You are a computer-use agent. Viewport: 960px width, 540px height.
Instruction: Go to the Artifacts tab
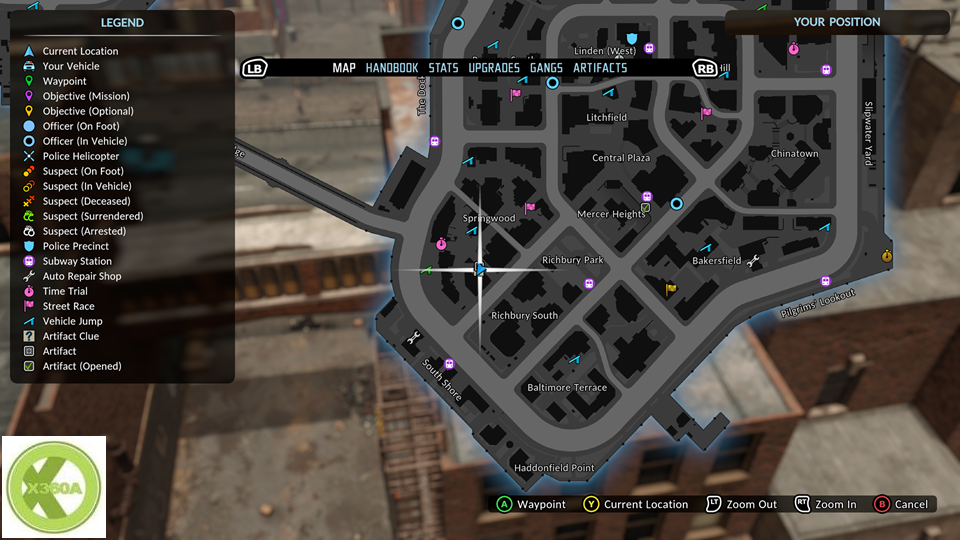(x=600, y=68)
